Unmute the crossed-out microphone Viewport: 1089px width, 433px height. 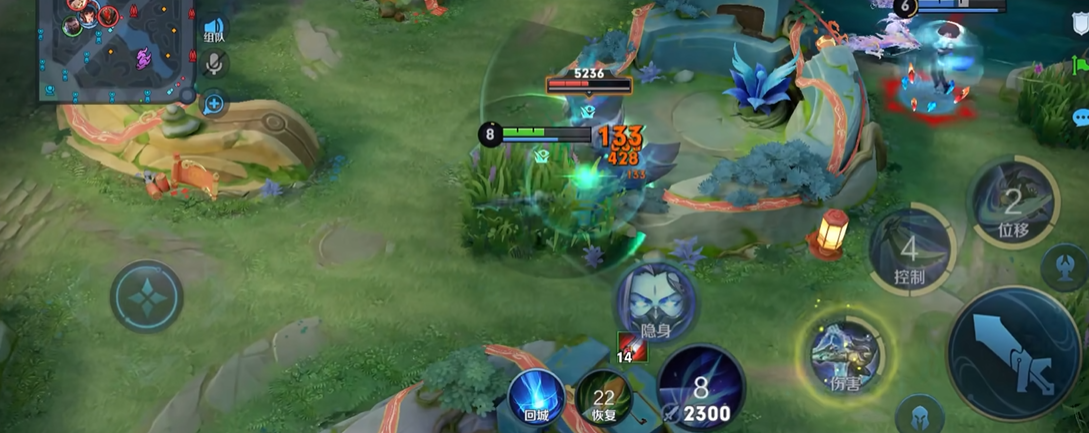(213, 65)
